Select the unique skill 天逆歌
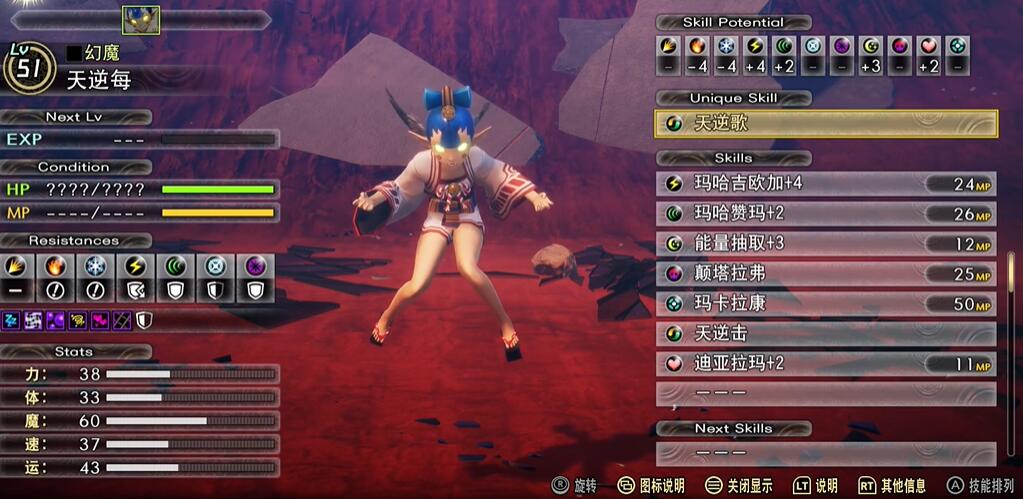The image size is (1023, 499). click(x=826, y=124)
